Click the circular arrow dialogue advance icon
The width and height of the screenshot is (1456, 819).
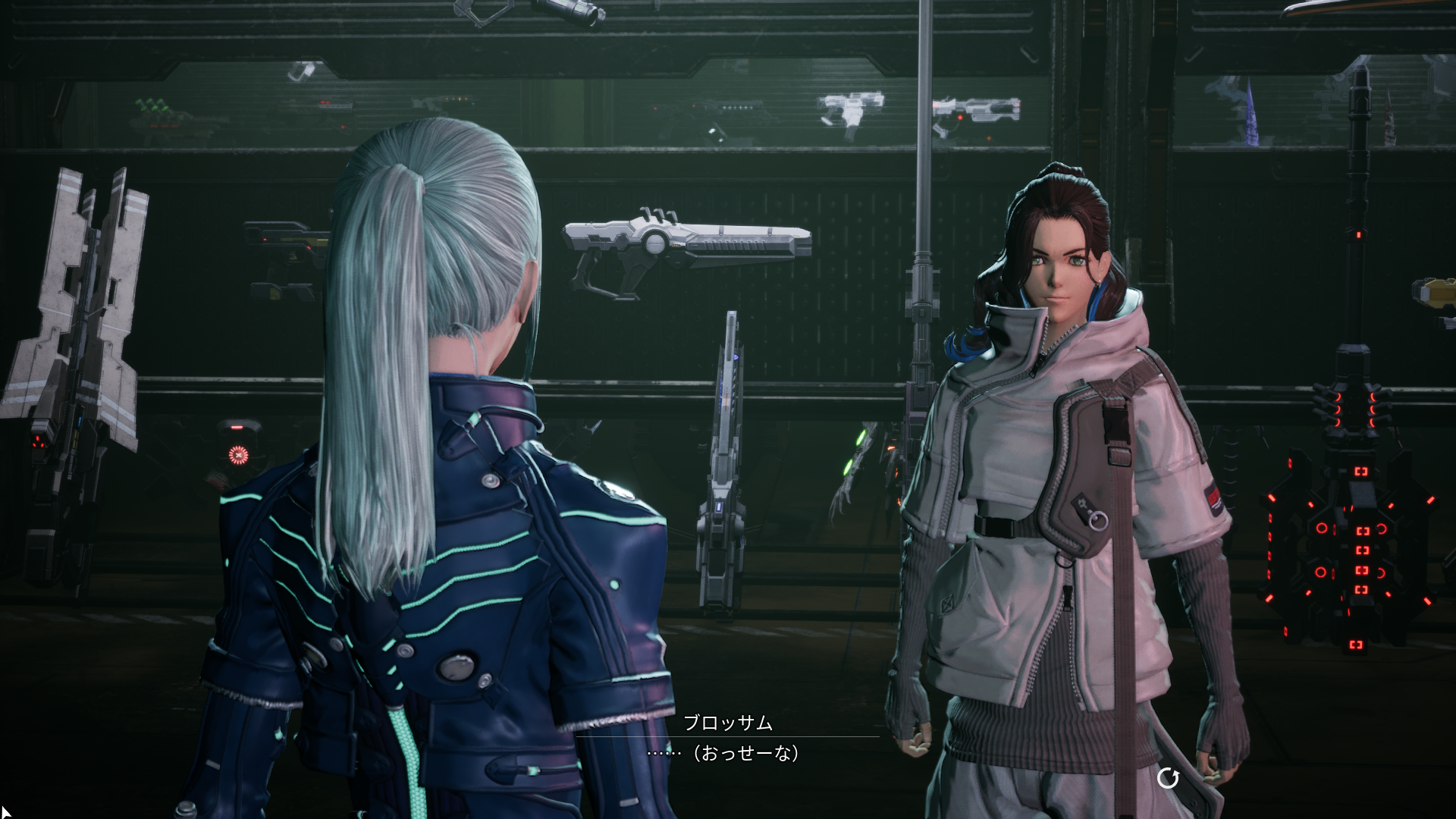[x=1168, y=778]
